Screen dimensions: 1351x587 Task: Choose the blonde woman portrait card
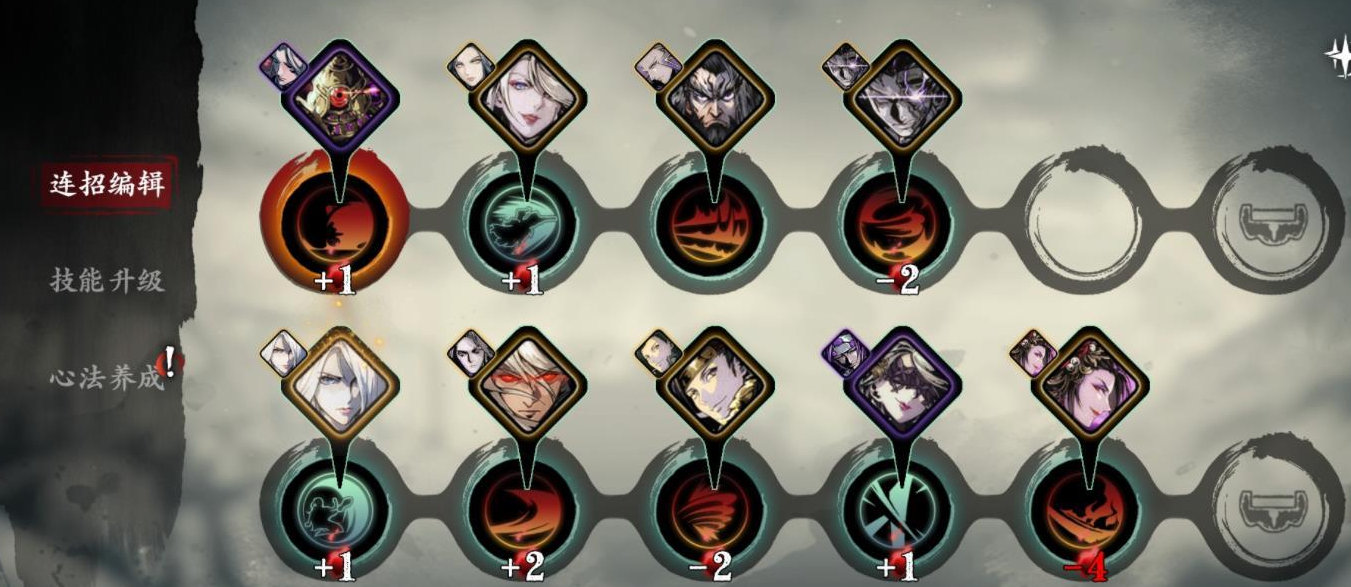(527, 99)
